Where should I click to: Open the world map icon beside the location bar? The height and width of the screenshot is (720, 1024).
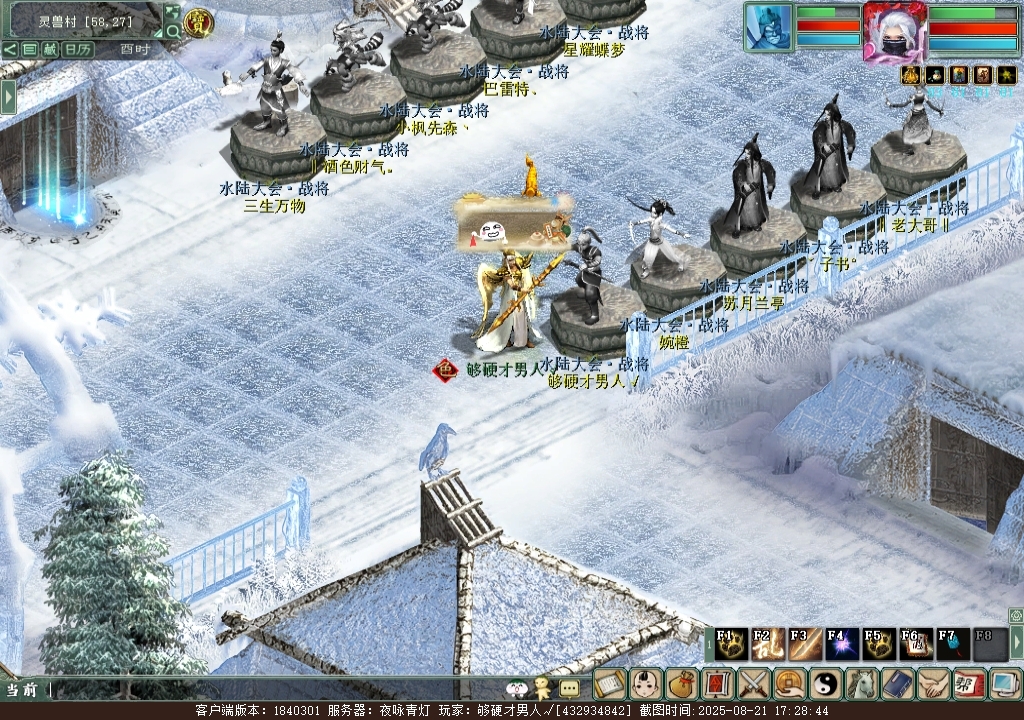(x=172, y=12)
